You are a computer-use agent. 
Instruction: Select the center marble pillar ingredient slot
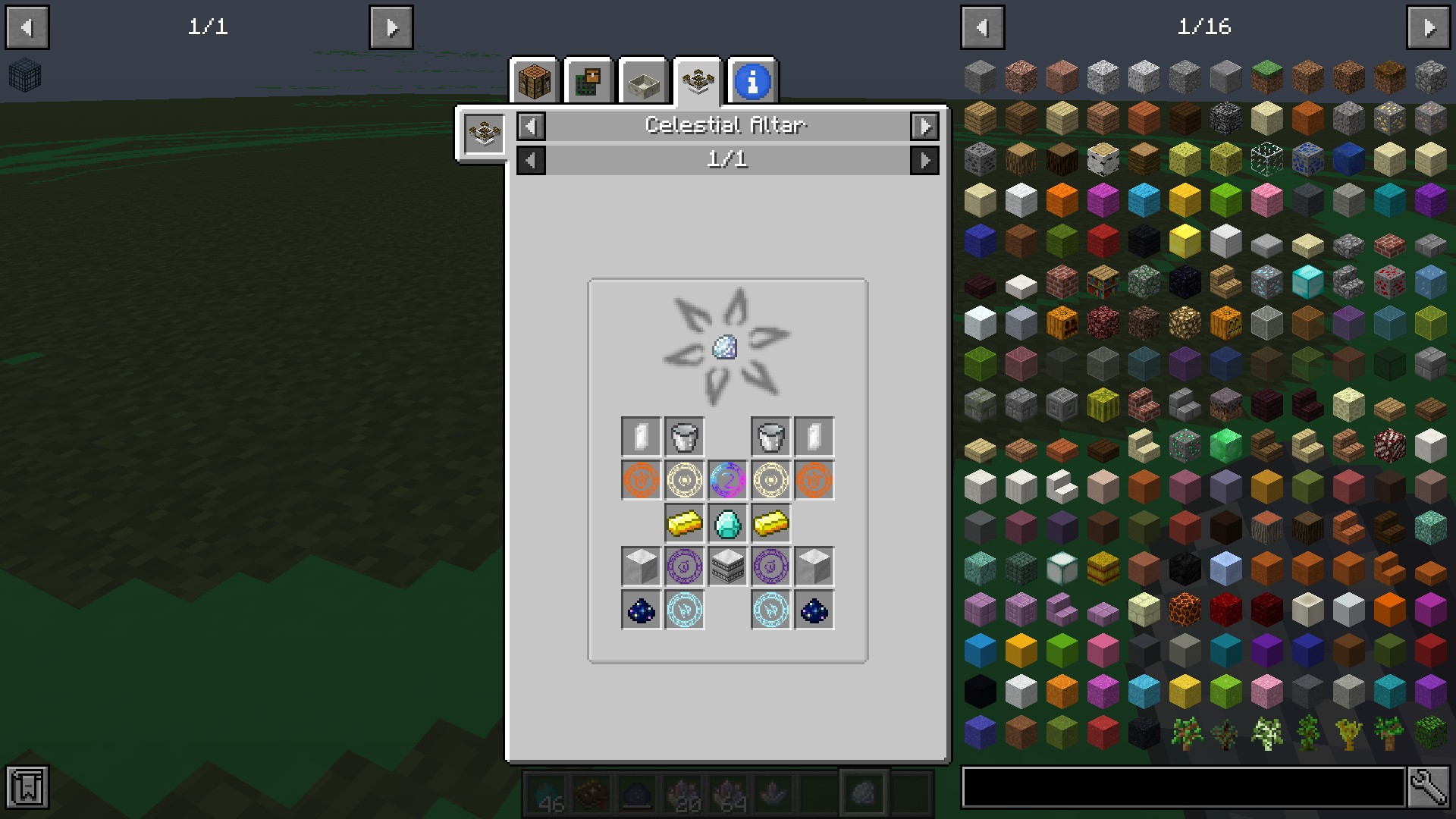pos(727,566)
